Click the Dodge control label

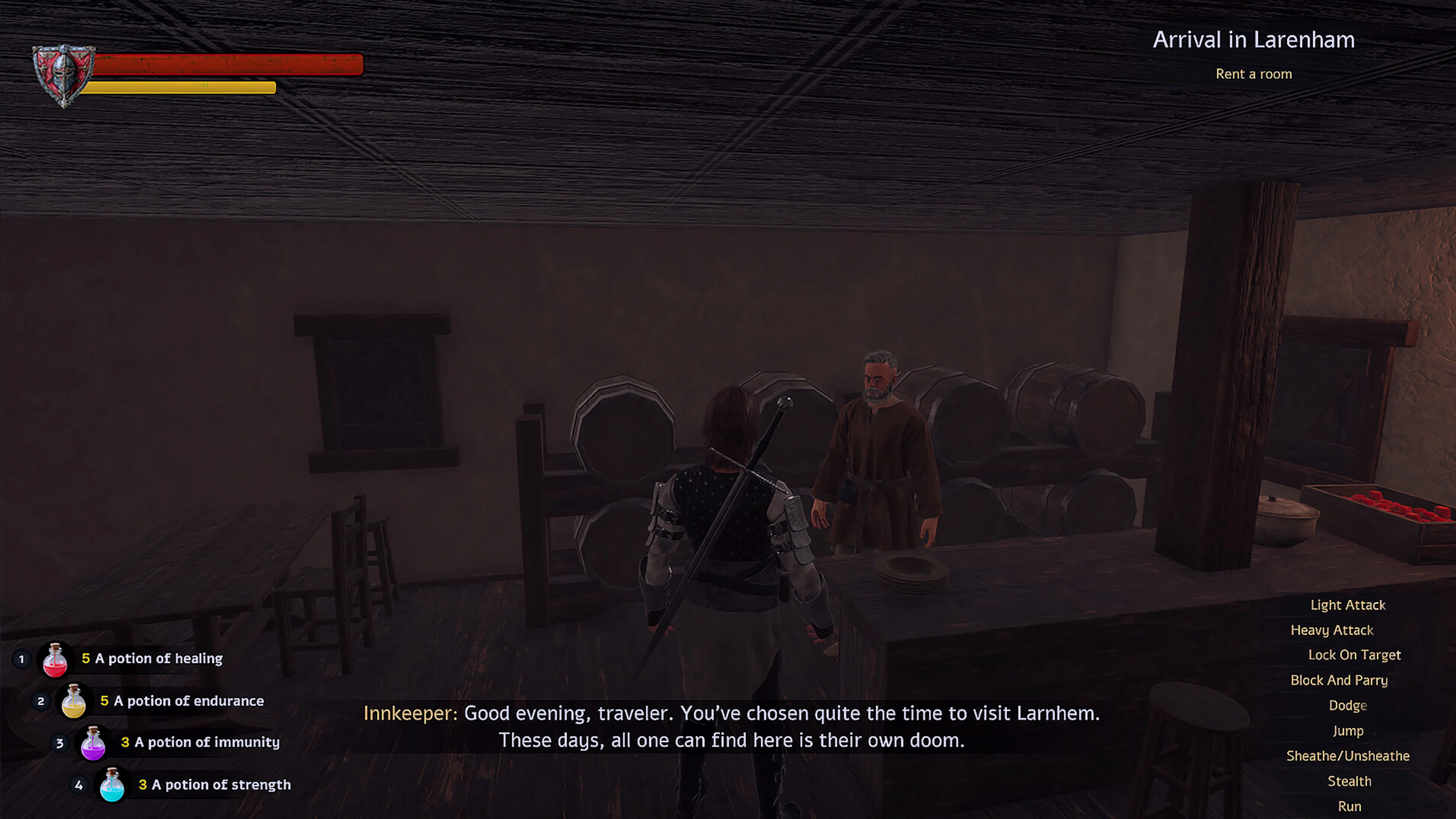[x=1348, y=705]
